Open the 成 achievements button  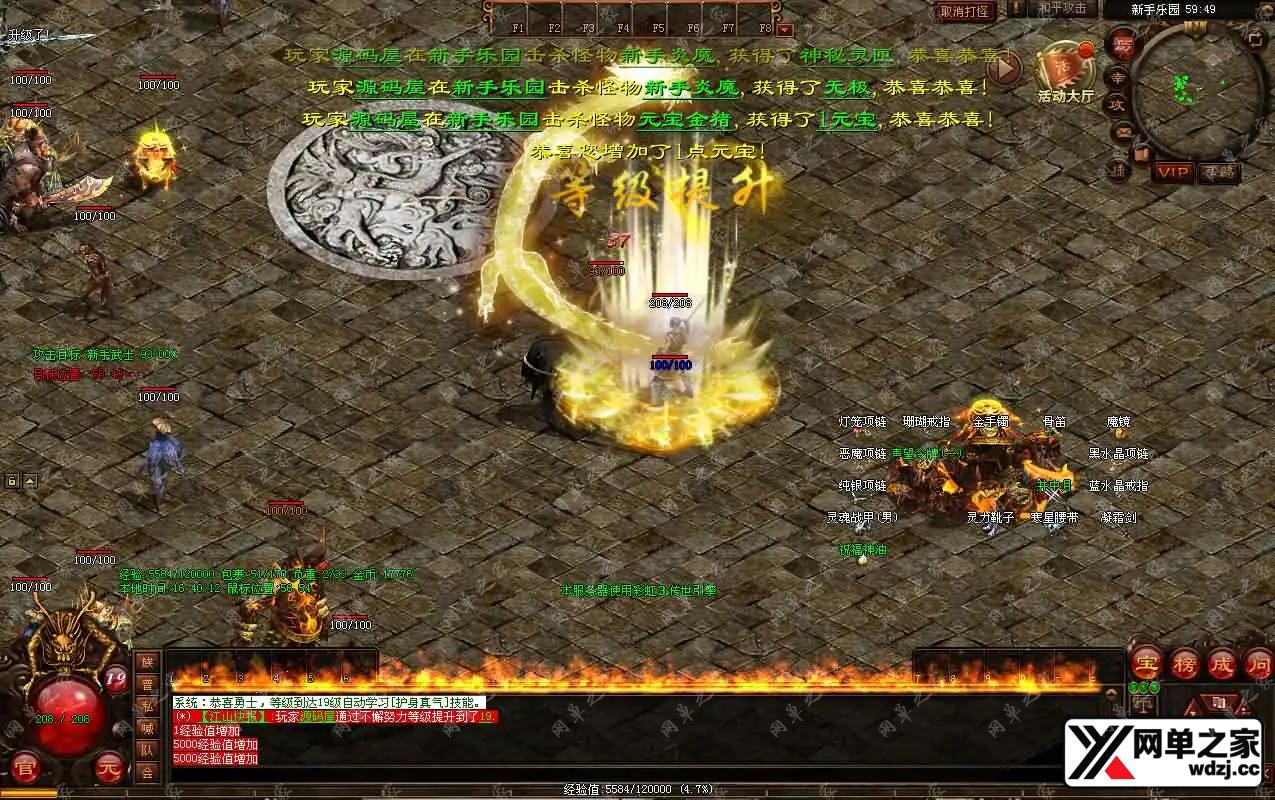(x=1223, y=663)
